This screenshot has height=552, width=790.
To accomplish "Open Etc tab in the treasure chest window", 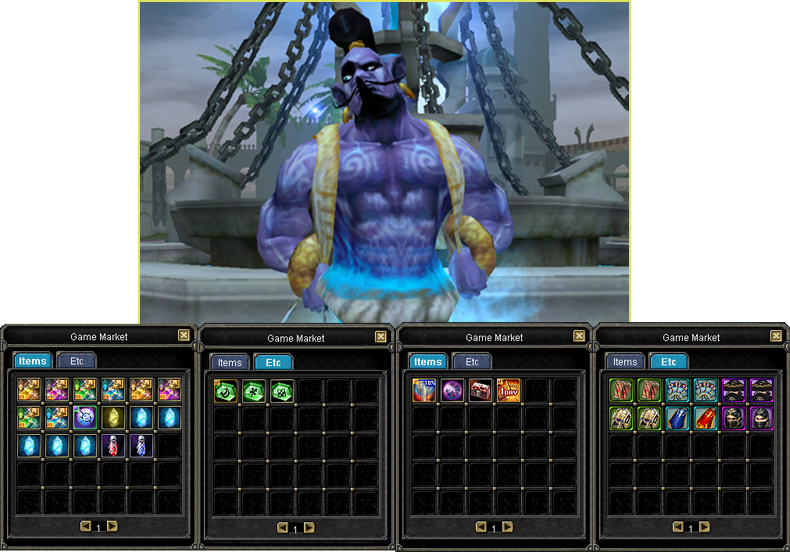I will point(472,361).
